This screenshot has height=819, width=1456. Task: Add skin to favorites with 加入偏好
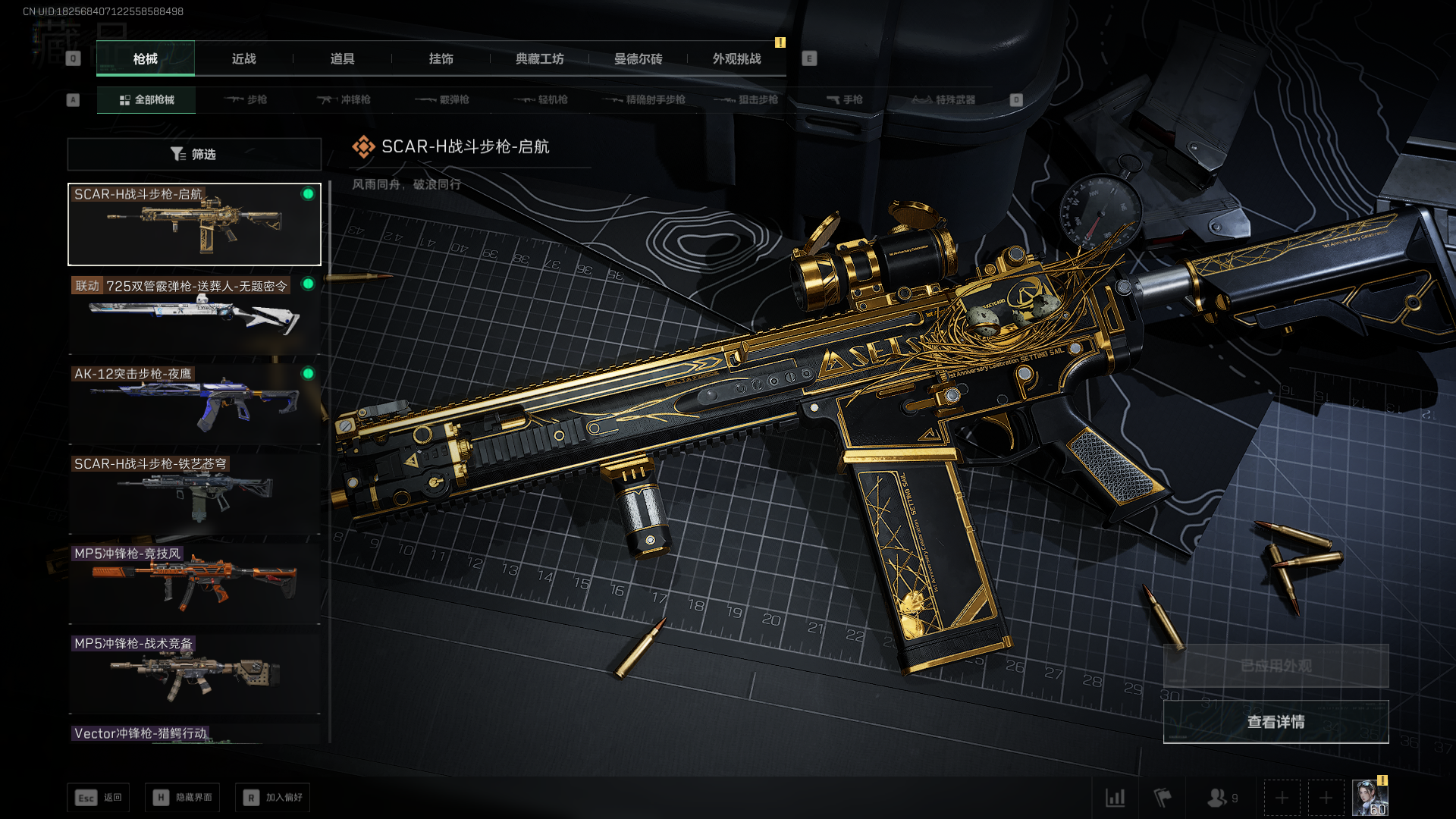[x=273, y=798]
